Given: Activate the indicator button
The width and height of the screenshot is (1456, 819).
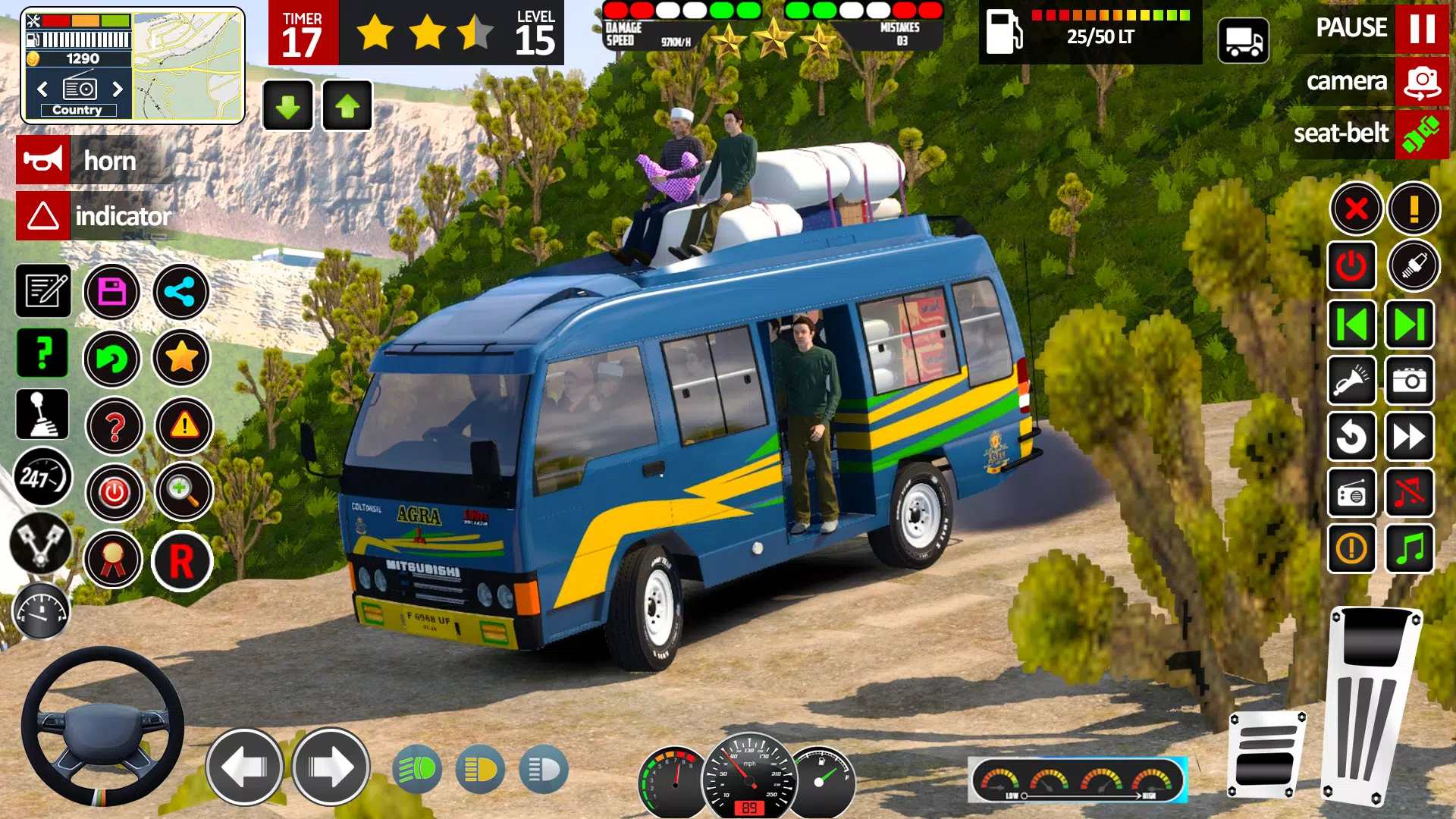Looking at the screenshot, I should 43,215.
